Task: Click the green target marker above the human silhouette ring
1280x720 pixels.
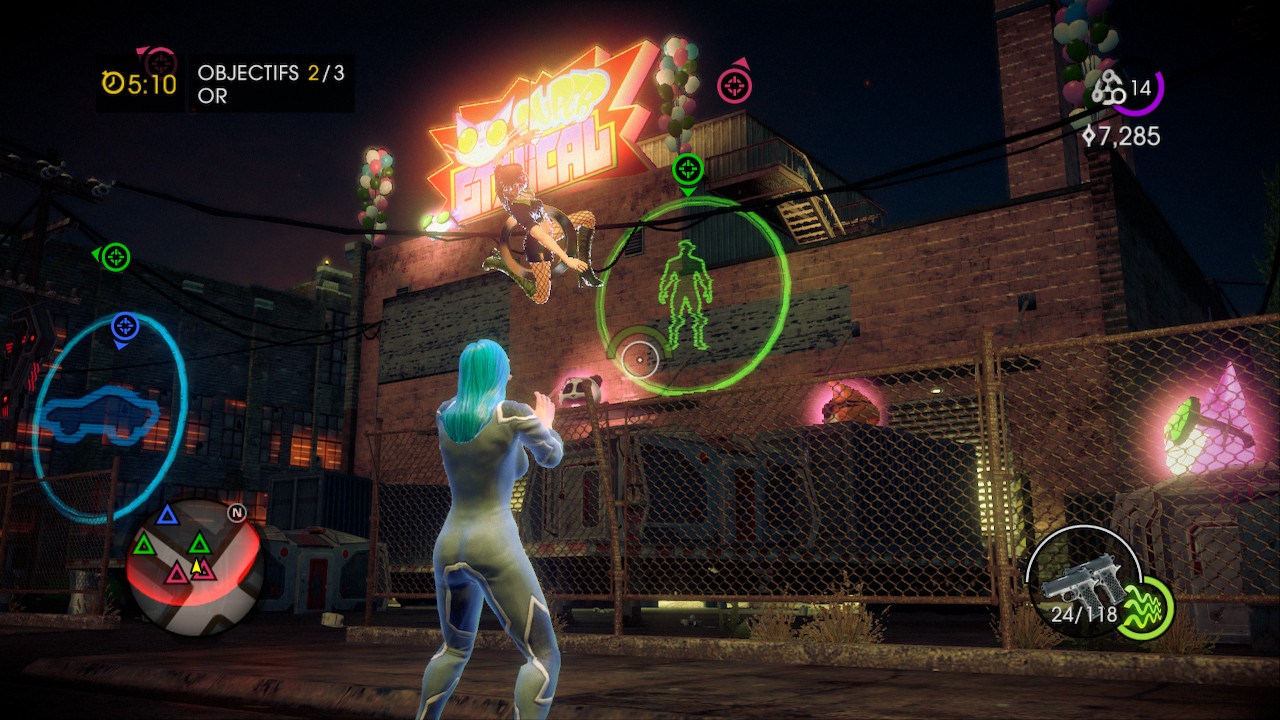Action: [x=688, y=169]
